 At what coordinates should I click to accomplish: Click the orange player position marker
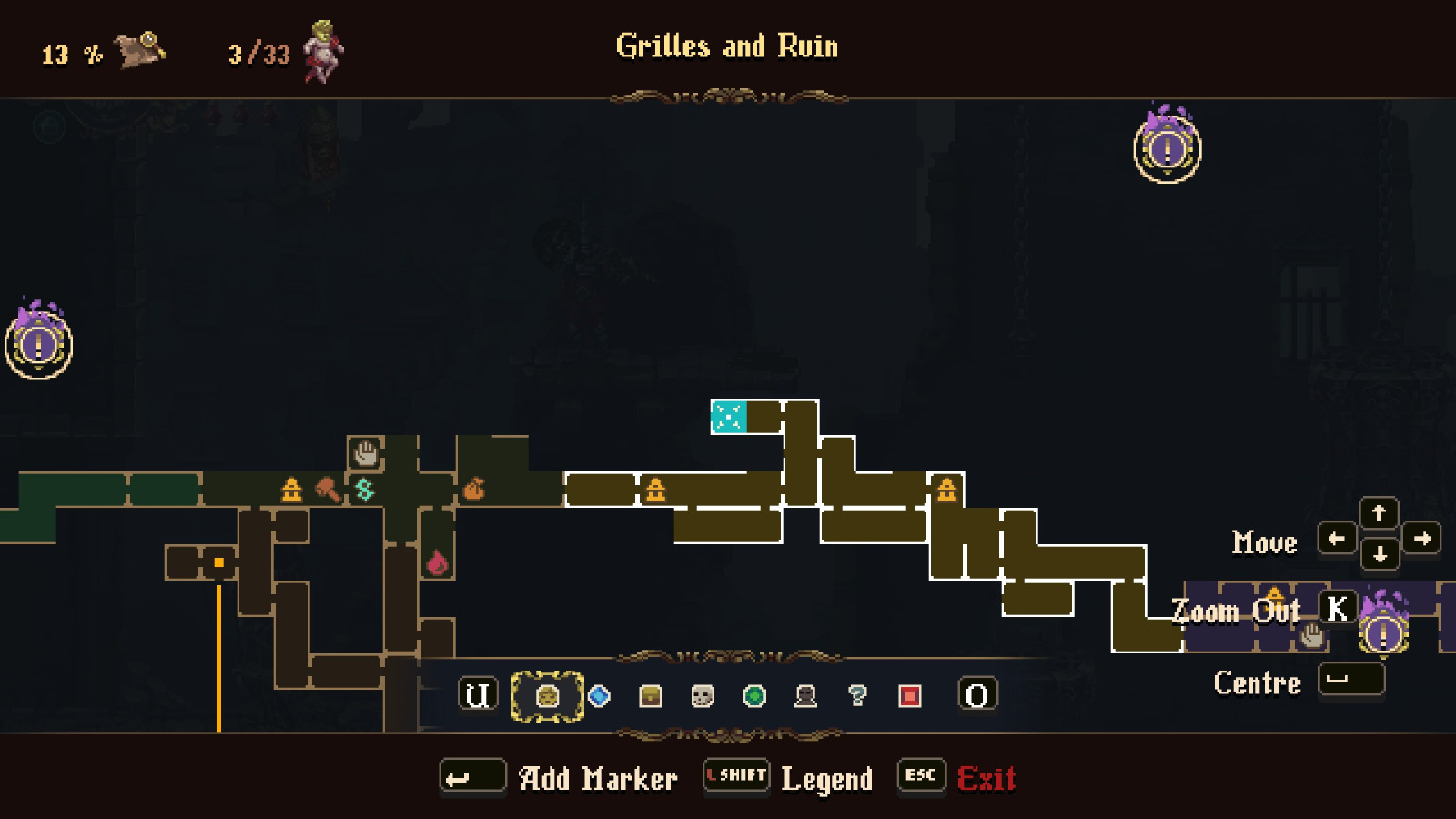point(218,564)
